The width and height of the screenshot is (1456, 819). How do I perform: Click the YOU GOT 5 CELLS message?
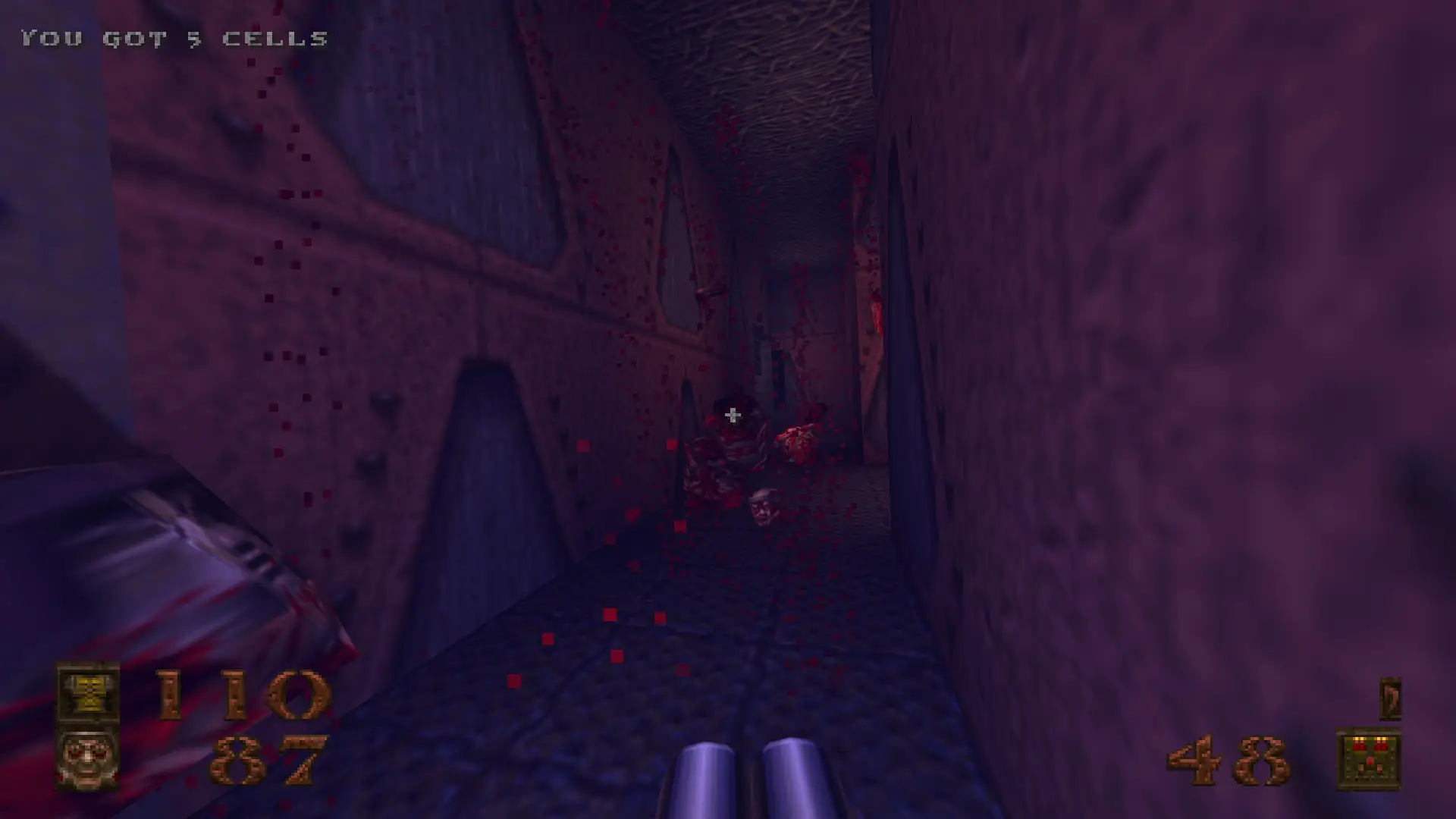[x=174, y=34]
